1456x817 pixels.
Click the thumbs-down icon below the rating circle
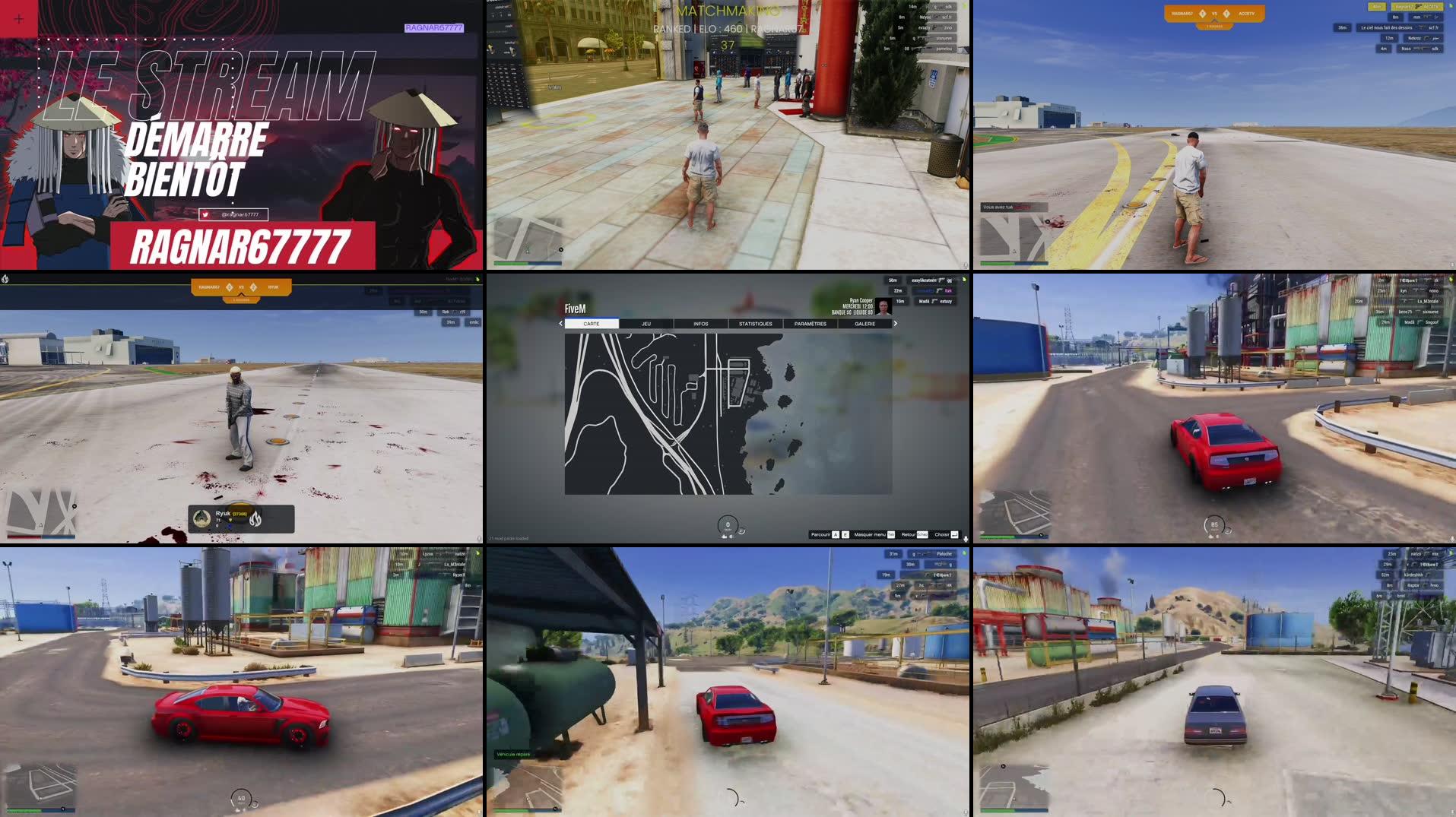tap(731, 537)
